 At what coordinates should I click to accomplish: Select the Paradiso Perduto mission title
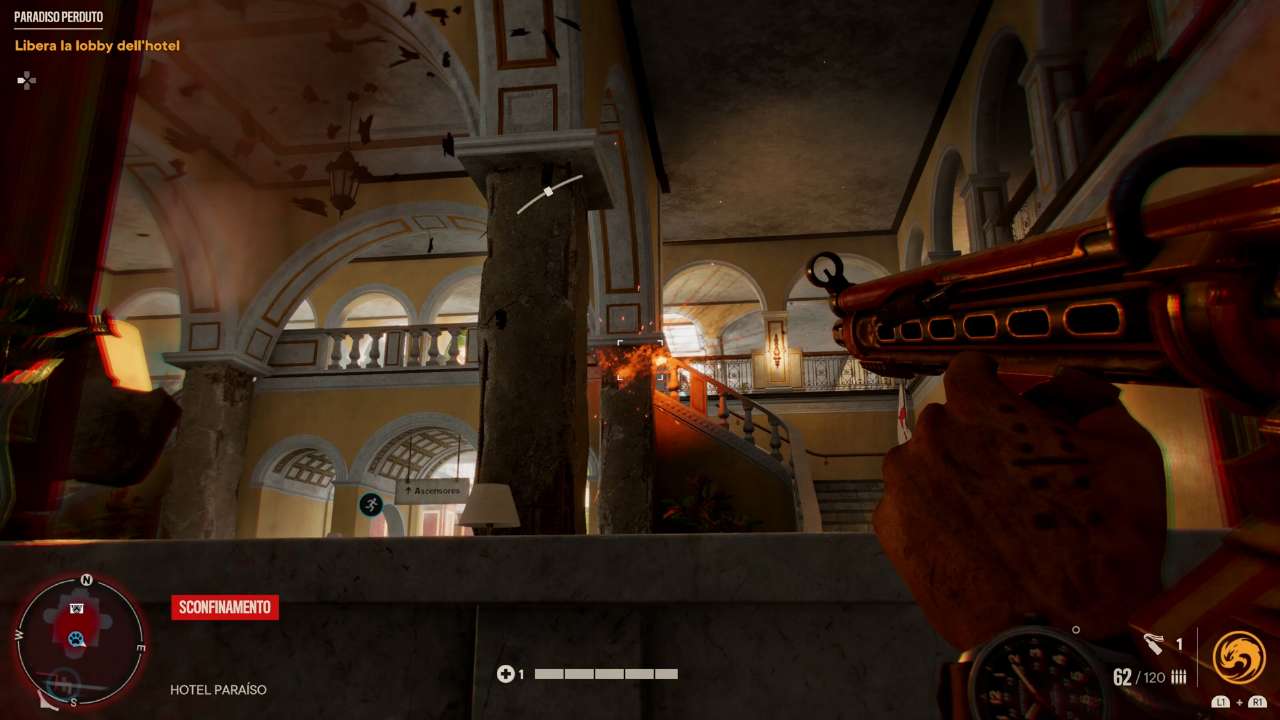pos(58,18)
